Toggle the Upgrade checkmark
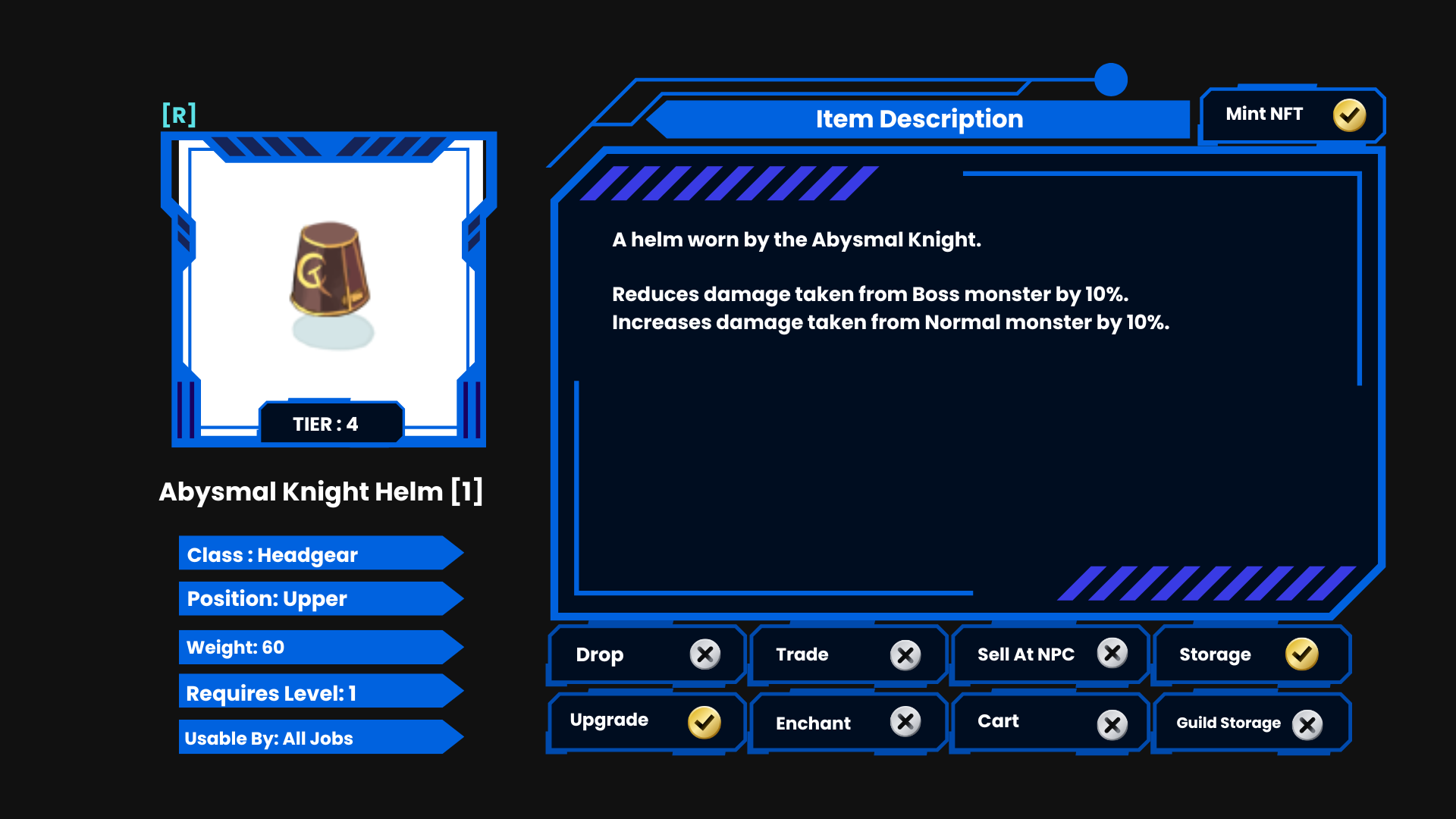The width and height of the screenshot is (1456, 819). coord(704,722)
